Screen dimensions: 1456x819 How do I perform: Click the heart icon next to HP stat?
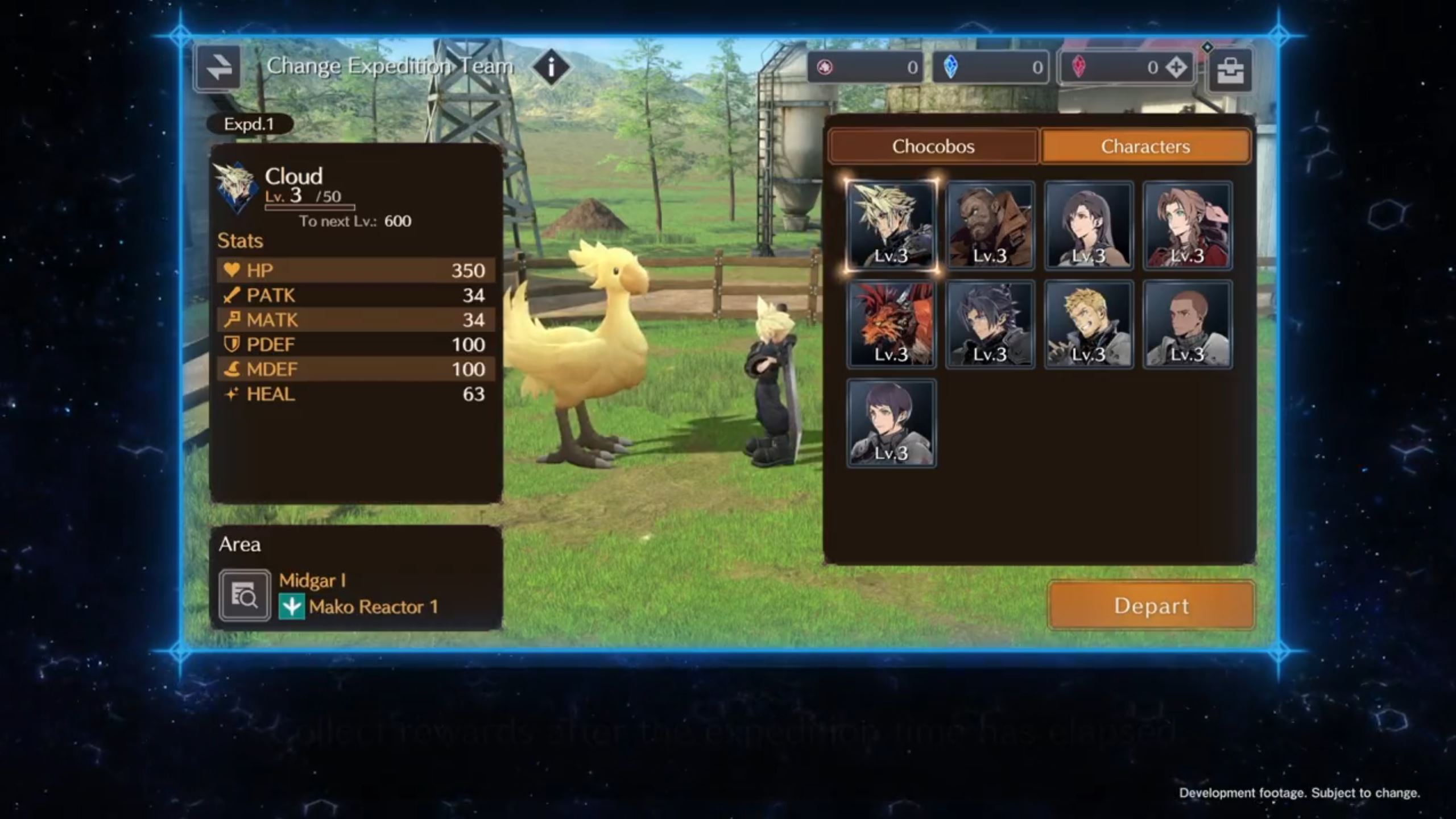(x=233, y=271)
